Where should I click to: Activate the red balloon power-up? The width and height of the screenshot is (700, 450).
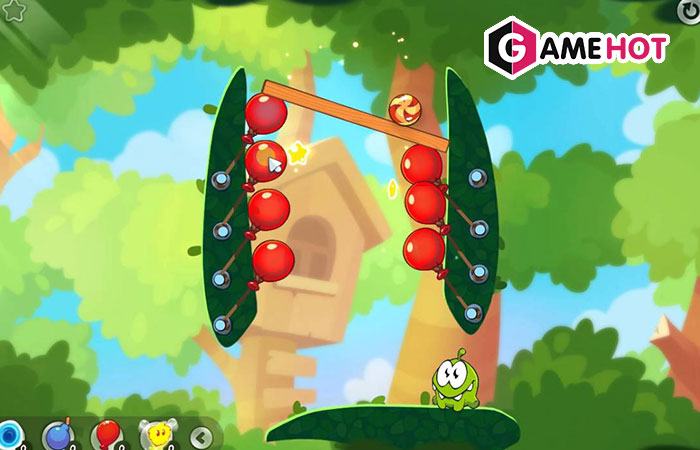coord(105,436)
